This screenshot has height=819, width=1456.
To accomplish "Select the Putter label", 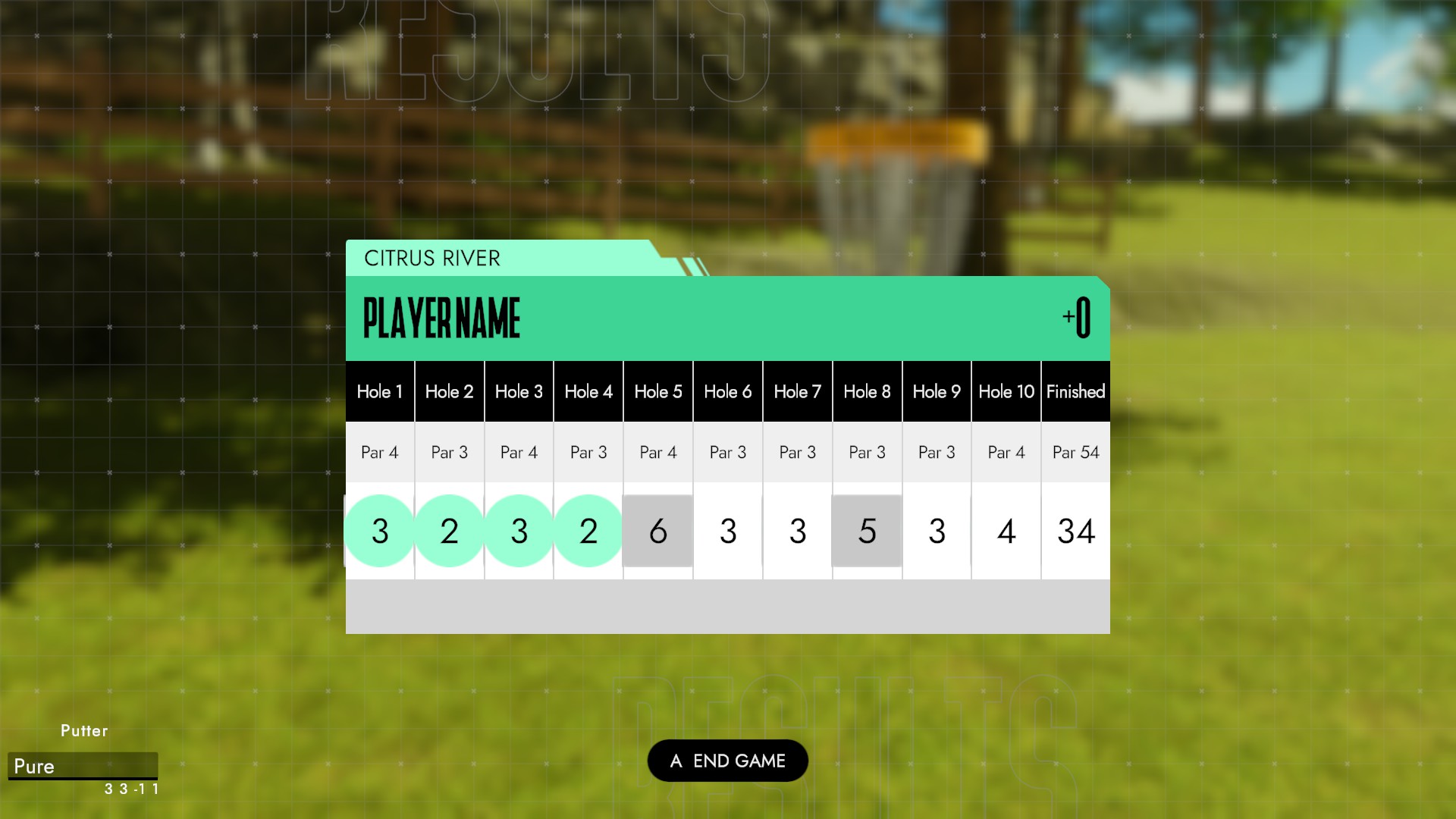I will (84, 730).
